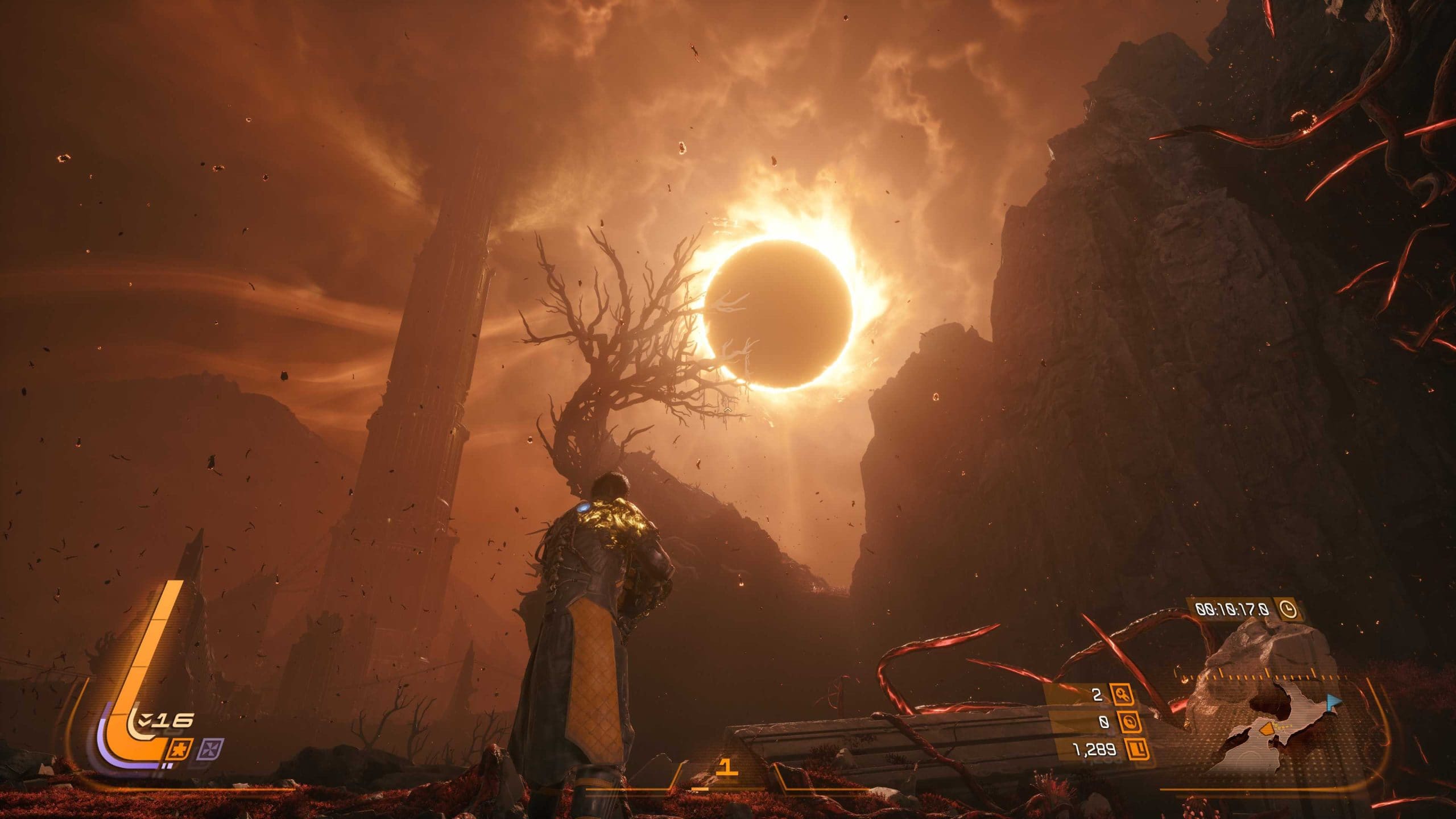
Task: Select the purple pinwheel ability icon
Action: tap(210, 749)
